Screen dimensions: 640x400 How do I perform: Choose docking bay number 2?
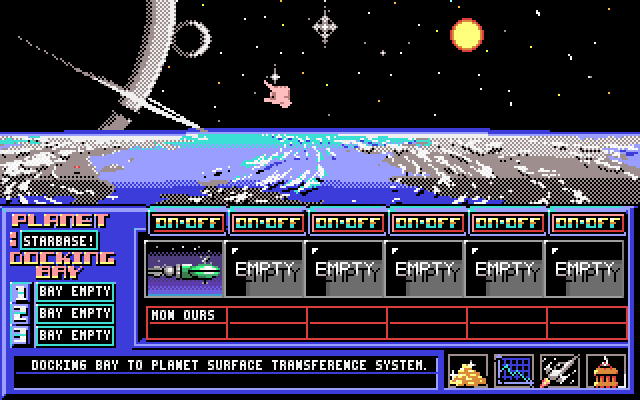click(75, 314)
